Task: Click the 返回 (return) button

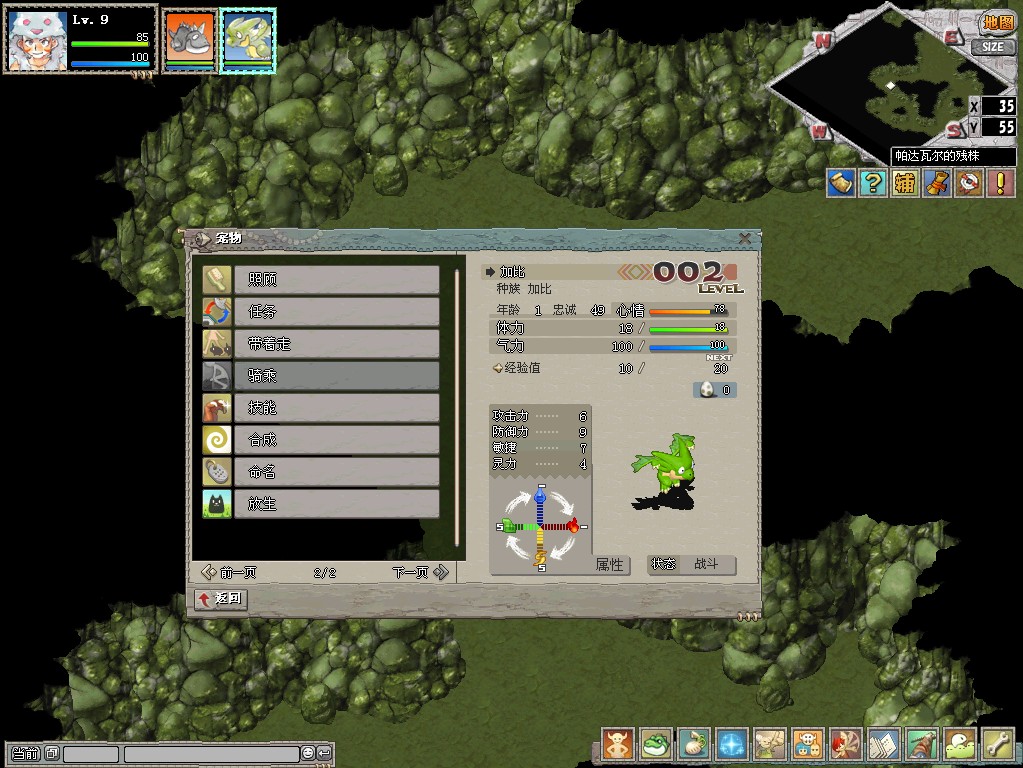Action: click(221, 599)
